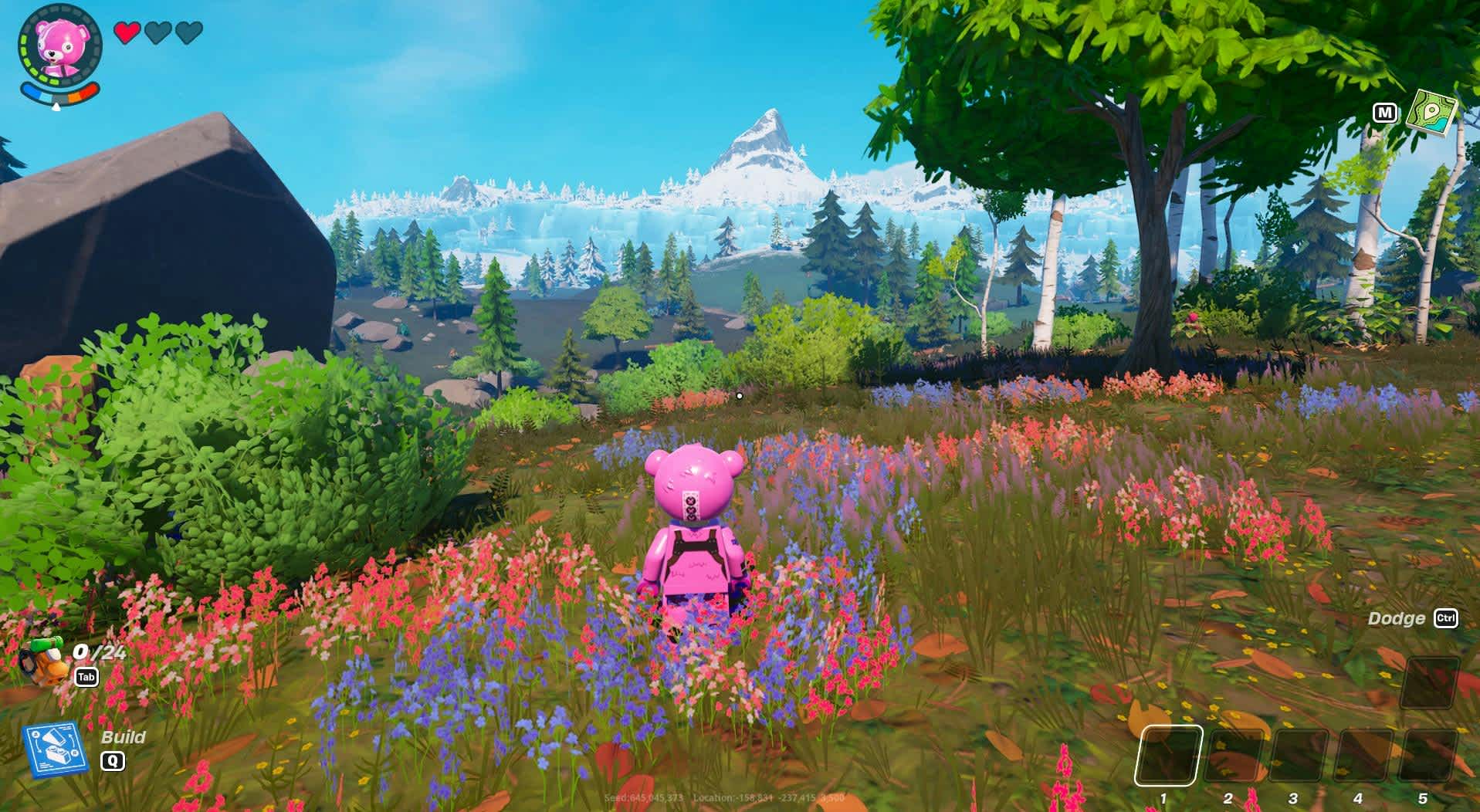Image resolution: width=1480 pixels, height=812 pixels.
Task: Click the filled red heart icon
Action: click(x=126, y=34)
